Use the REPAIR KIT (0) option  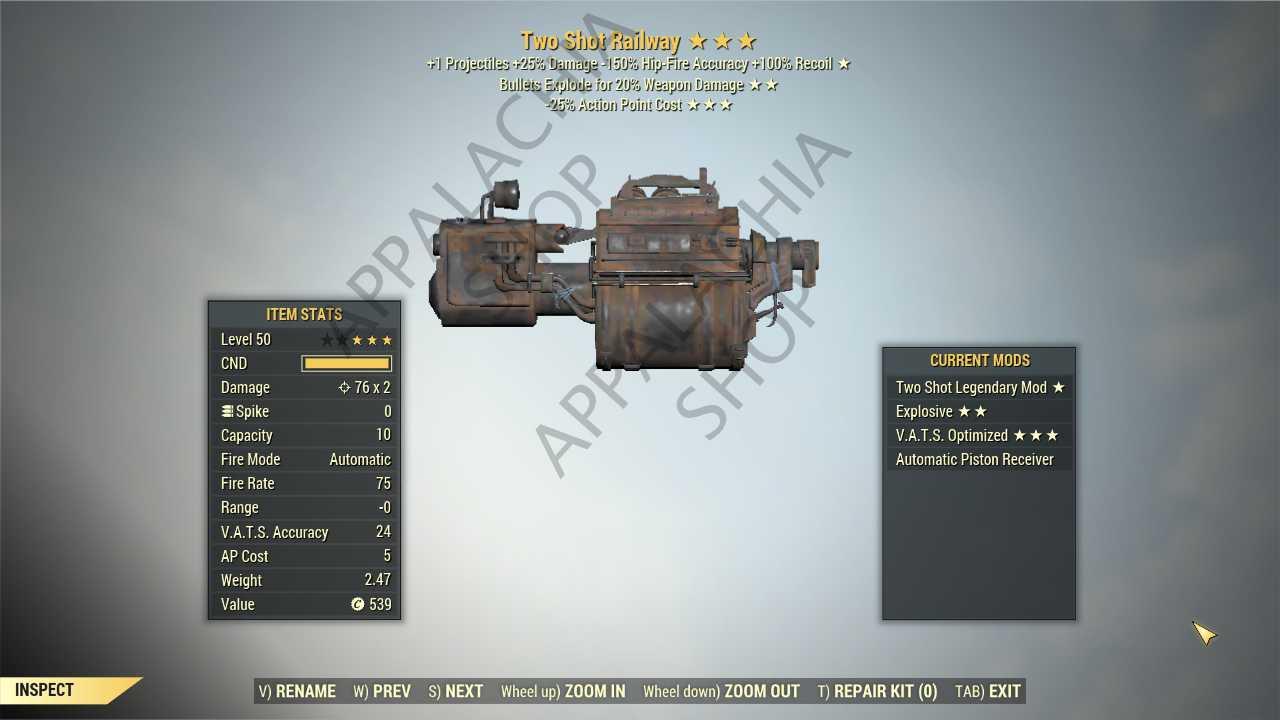[x=877, y=691]
